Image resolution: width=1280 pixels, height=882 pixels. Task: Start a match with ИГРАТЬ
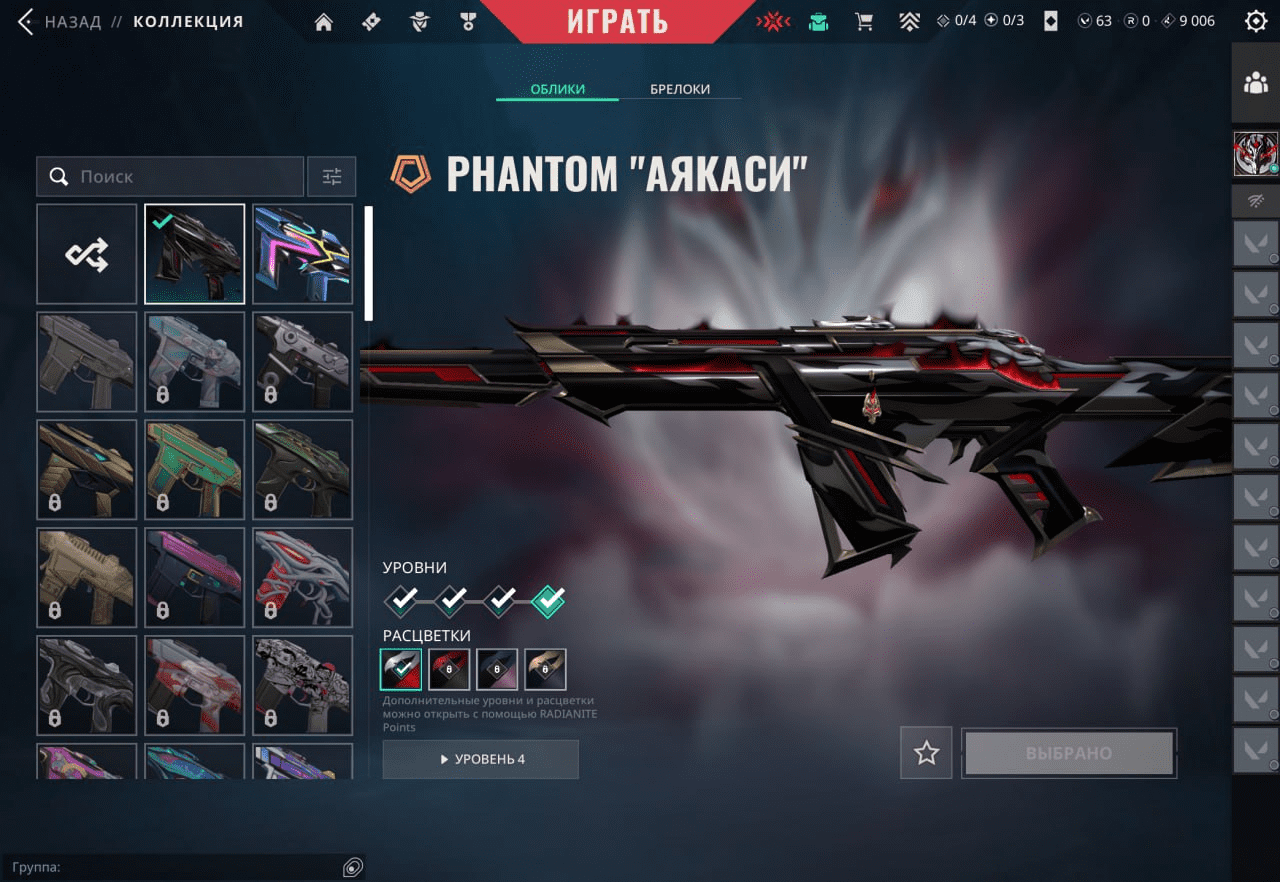tap(617, 21)
